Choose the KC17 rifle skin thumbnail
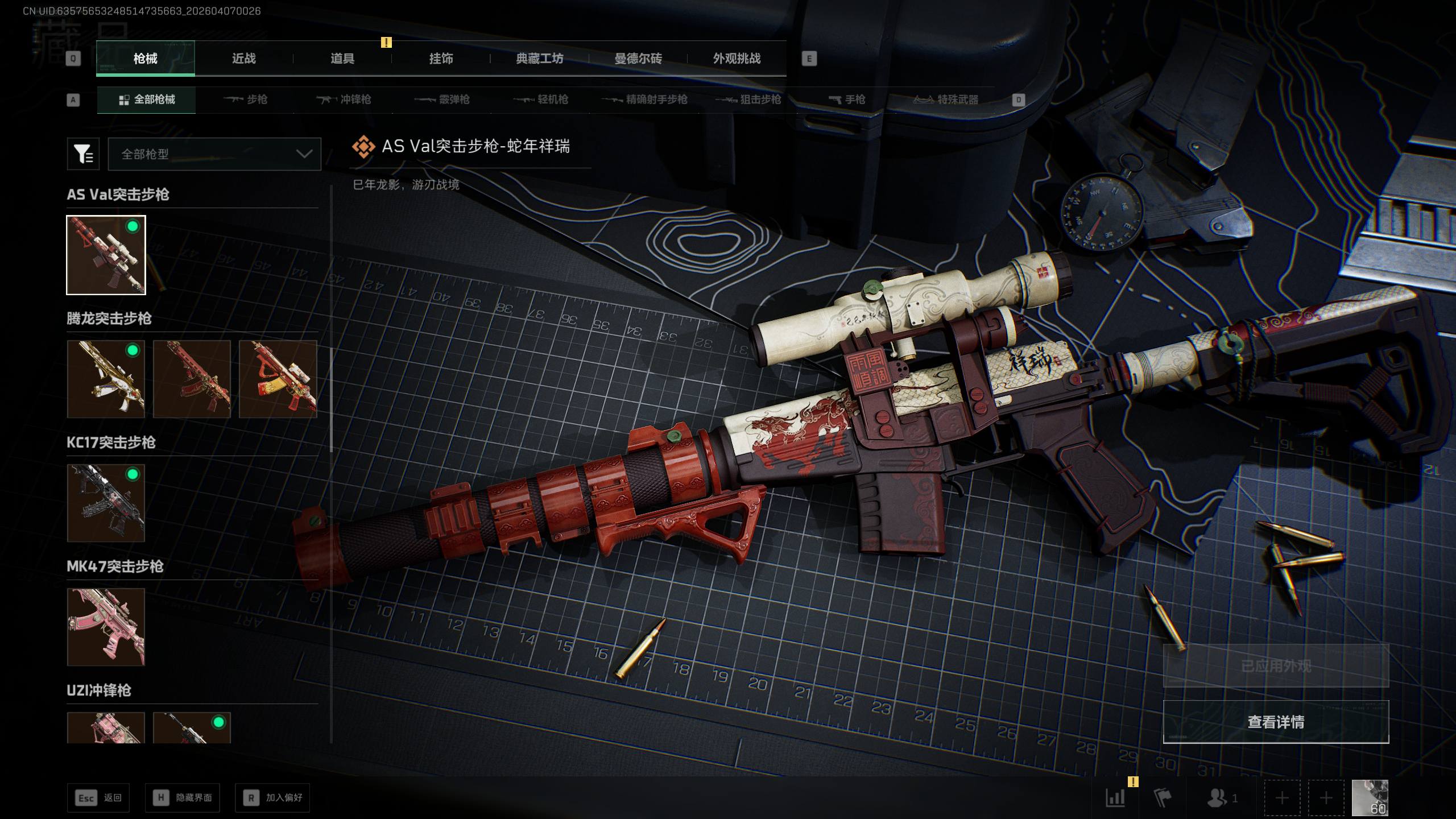 point(106,503)
